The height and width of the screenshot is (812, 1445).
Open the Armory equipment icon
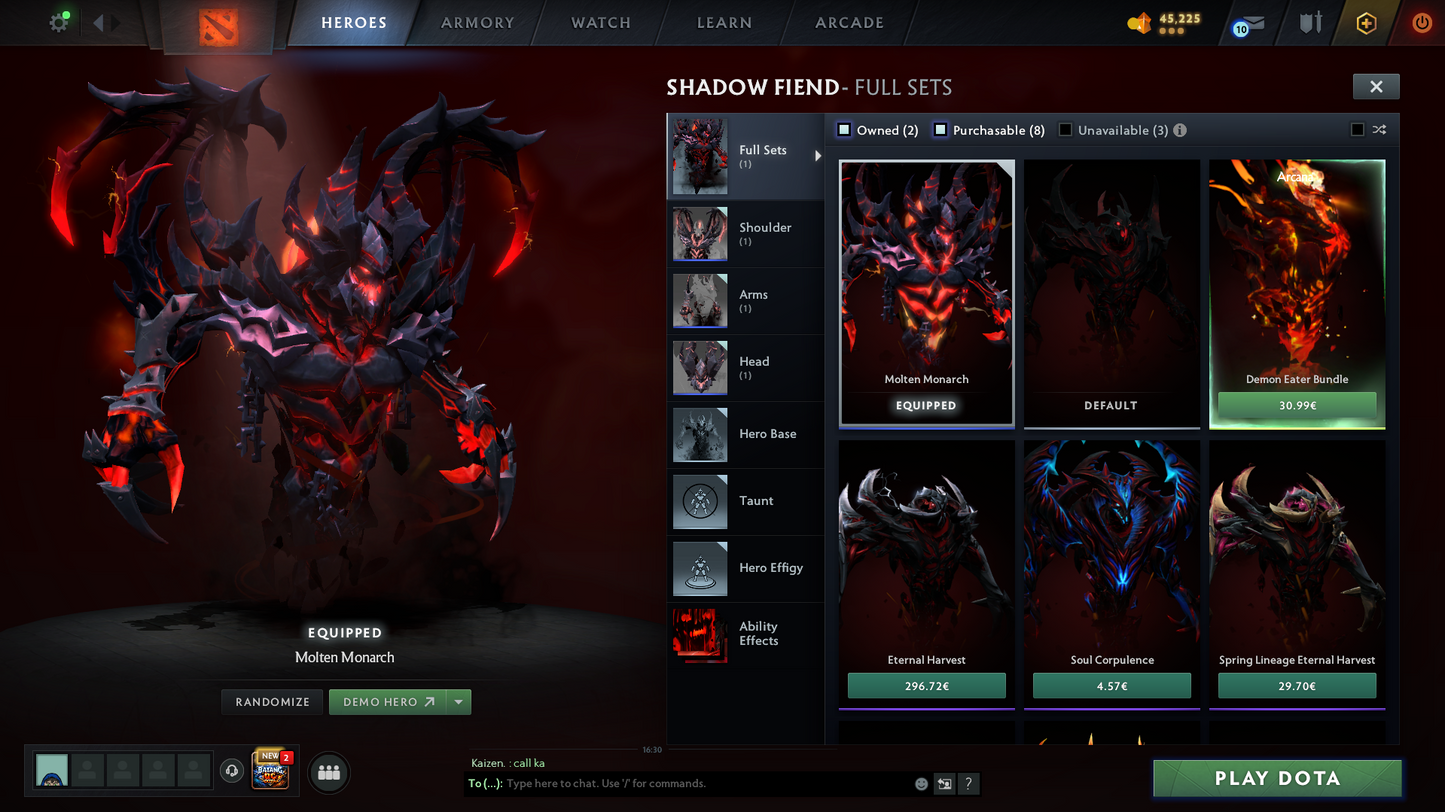tap(1311, 22)
